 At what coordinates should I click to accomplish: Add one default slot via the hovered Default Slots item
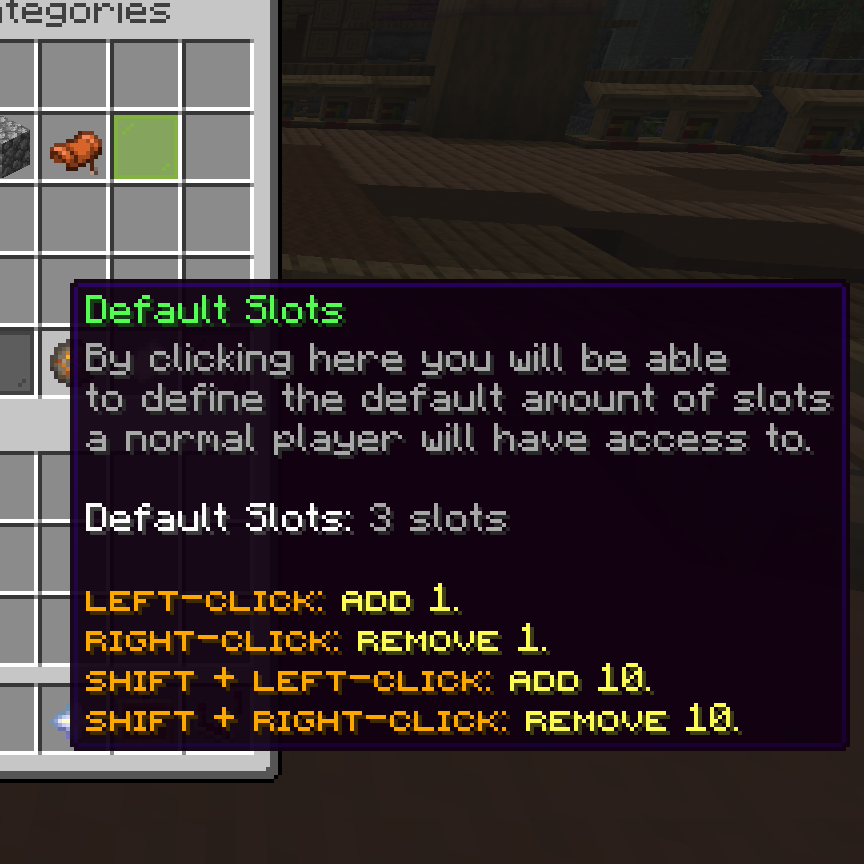62,360
